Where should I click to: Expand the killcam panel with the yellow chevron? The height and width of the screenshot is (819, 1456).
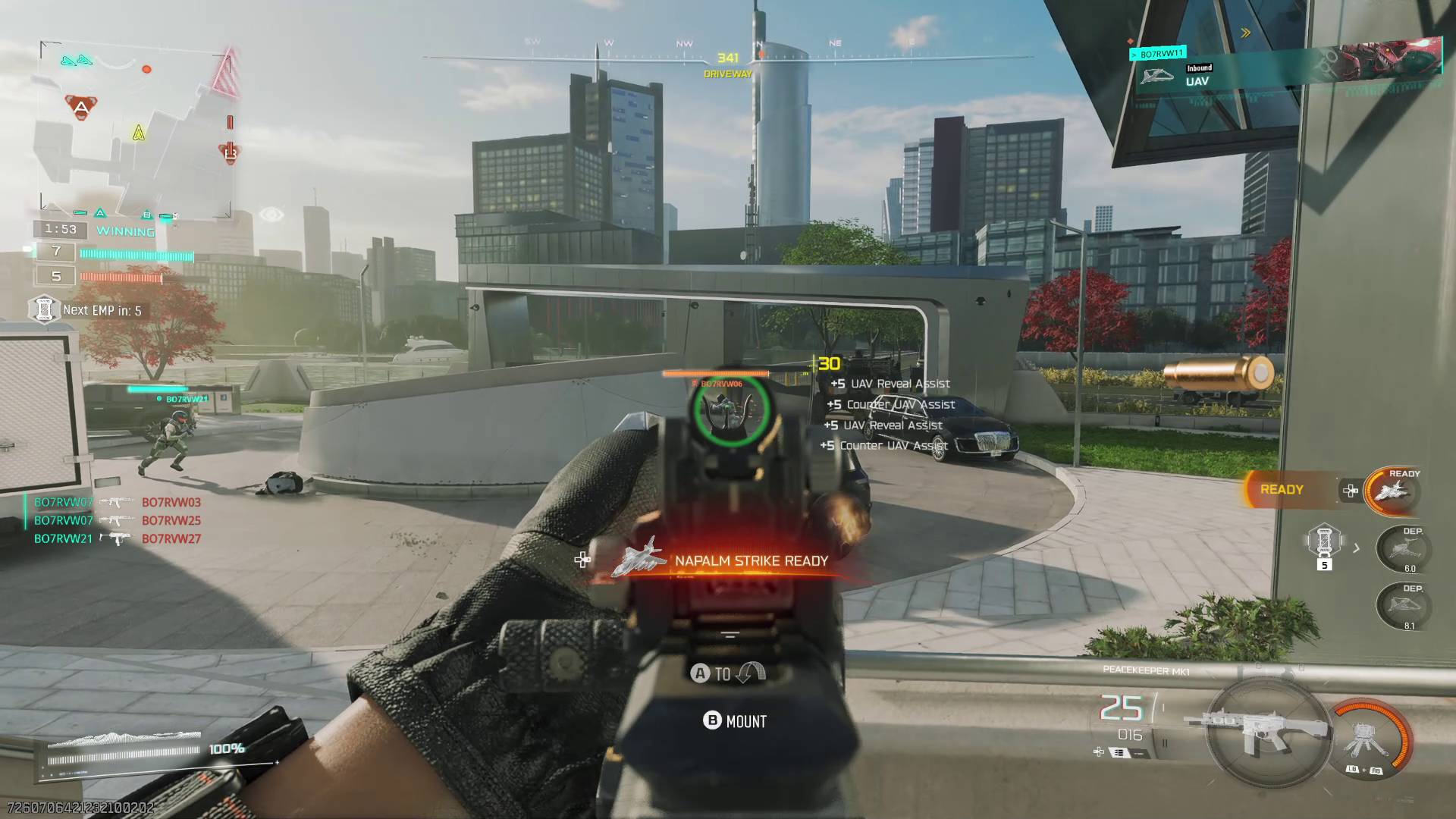pyautogui.click(x=1245, y=32)
